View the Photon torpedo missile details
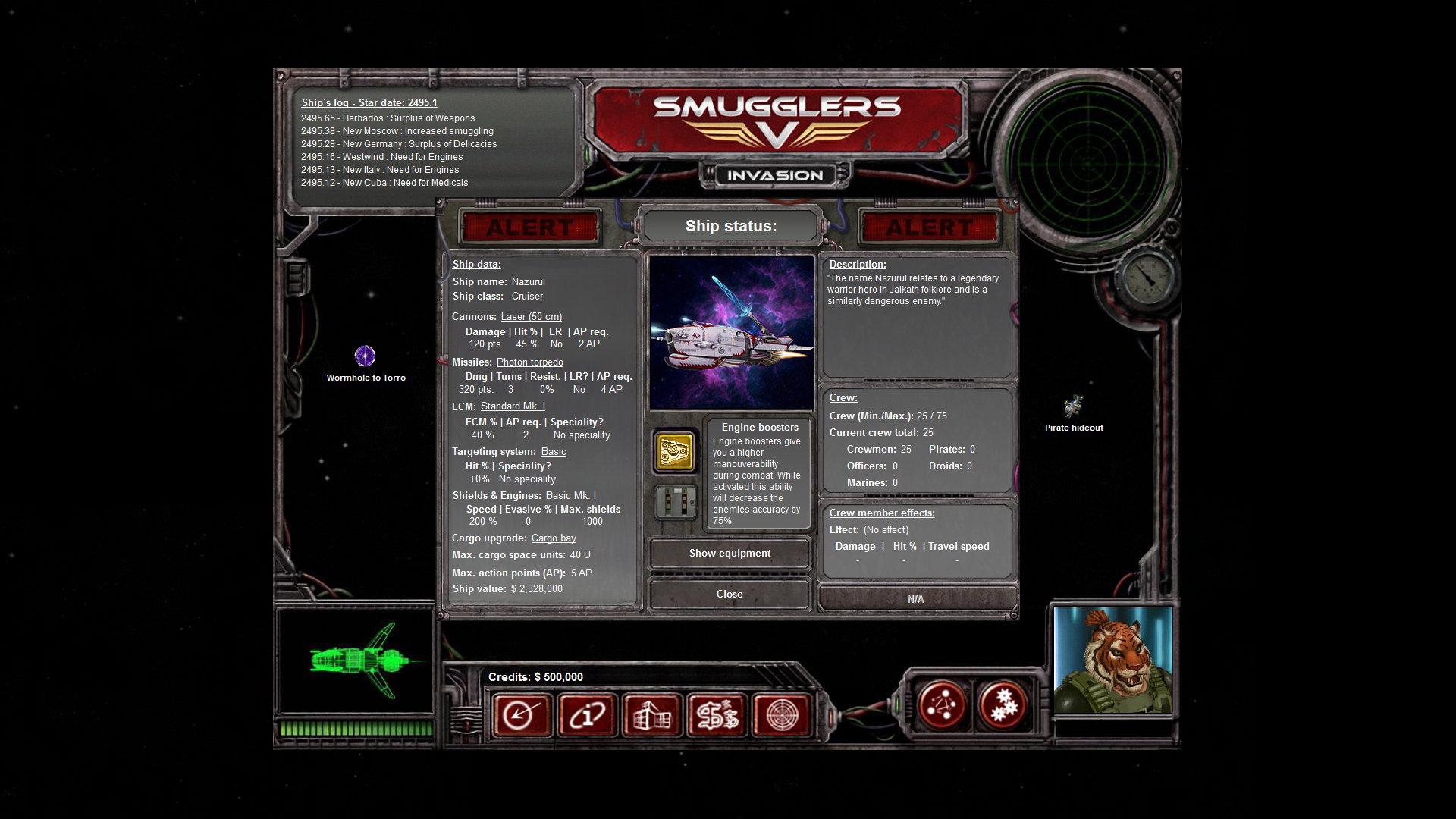 click(529, 362)
